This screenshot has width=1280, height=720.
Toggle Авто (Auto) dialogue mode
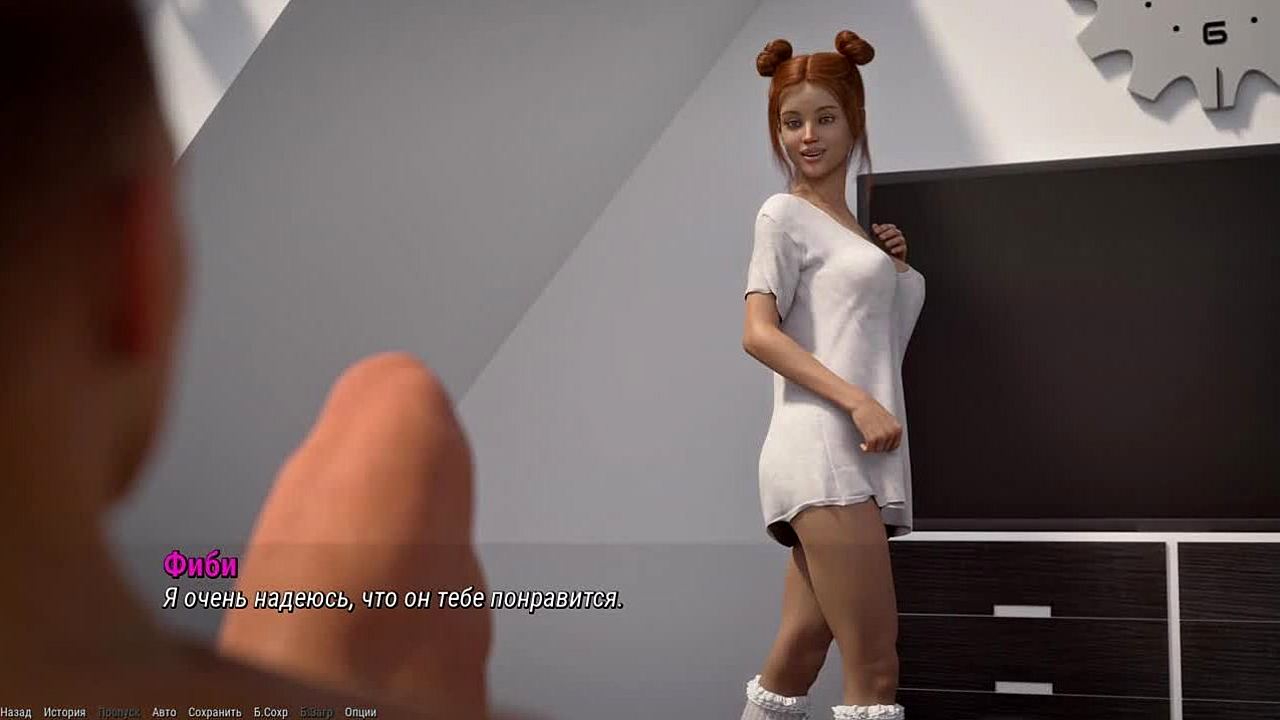click(x=164, y=712)
